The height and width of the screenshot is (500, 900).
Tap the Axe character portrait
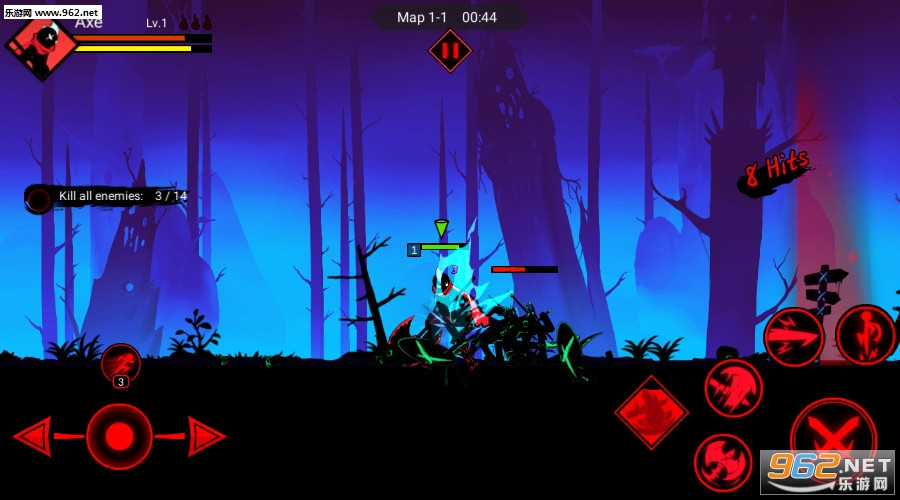[x=41, y=45]
